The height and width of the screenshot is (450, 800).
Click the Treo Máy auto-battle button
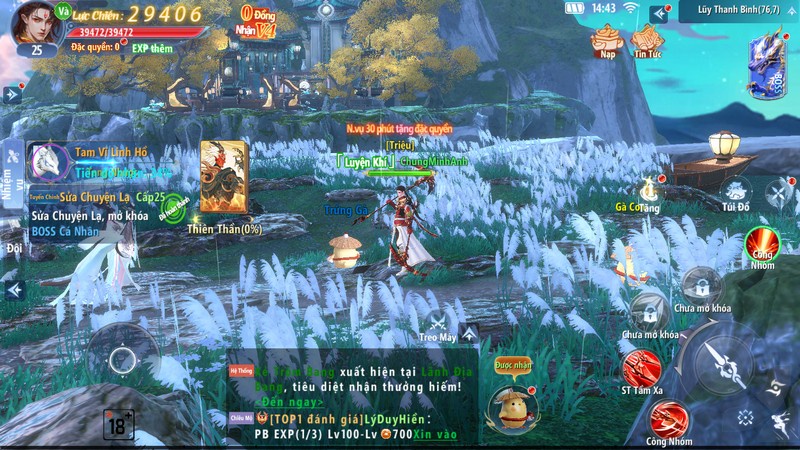click(x=439, y=325)
